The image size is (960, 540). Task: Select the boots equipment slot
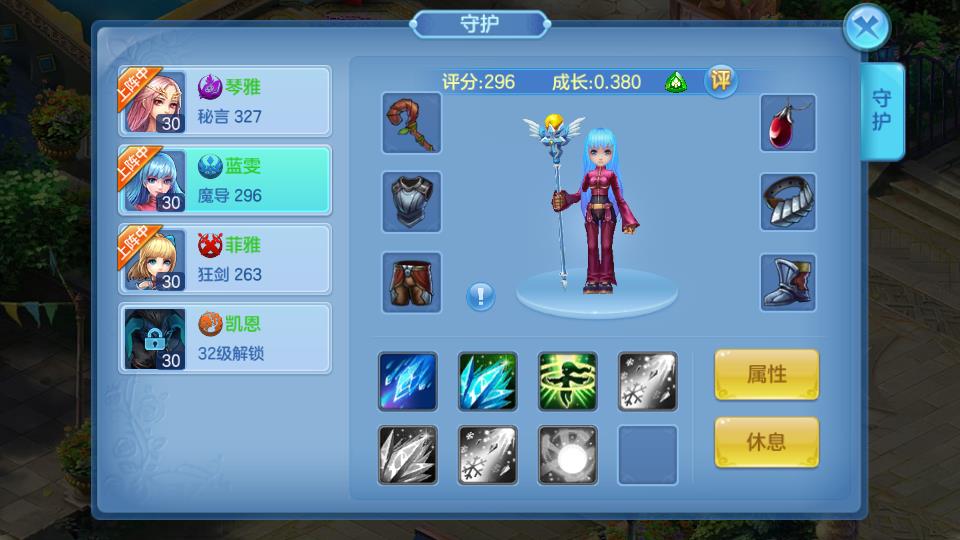click(x=788, y=282)
